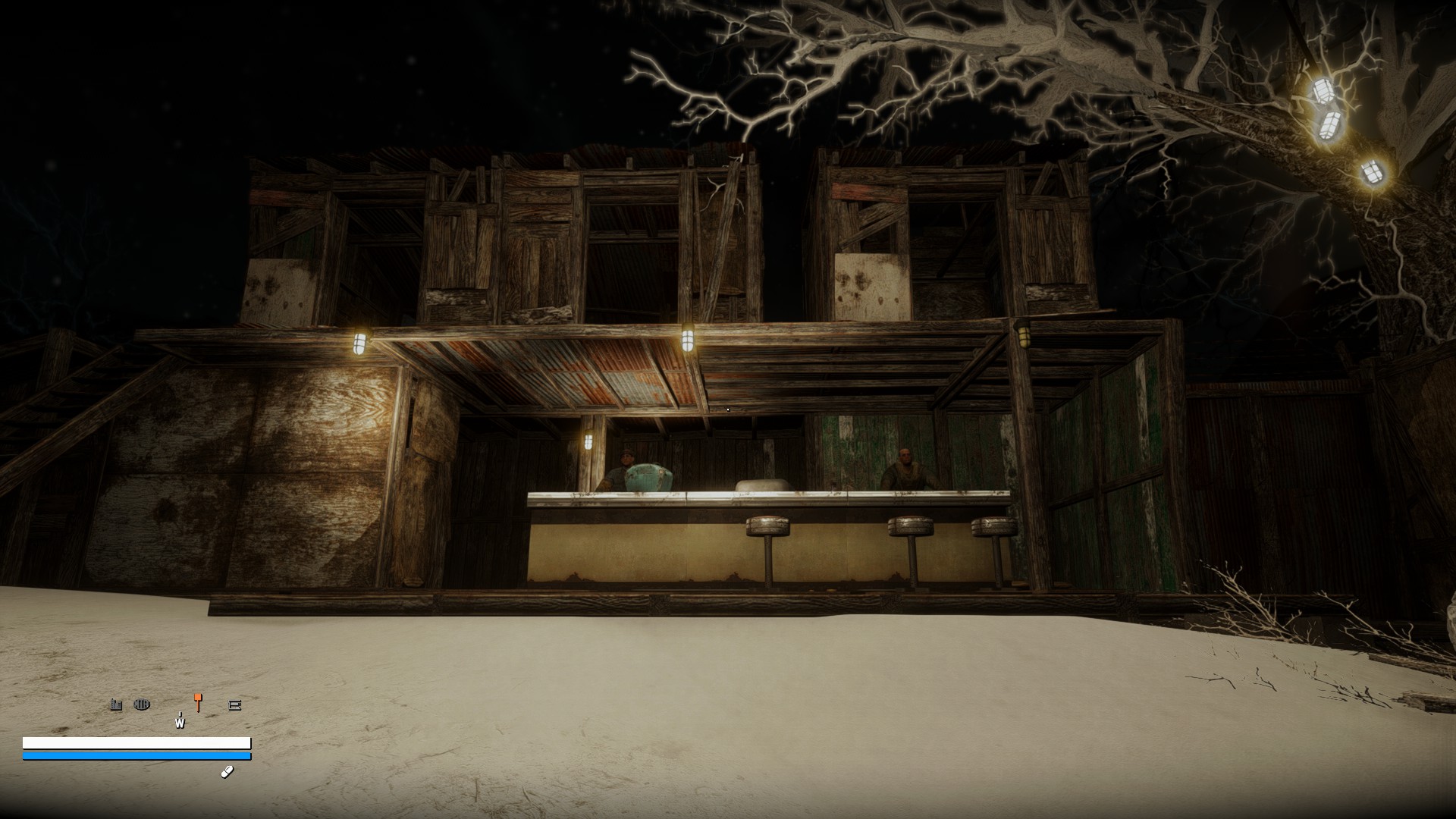Viewport: 1456px width, 819px height.
Task: Select the factory building compass marker
Action: pos(116,705)
